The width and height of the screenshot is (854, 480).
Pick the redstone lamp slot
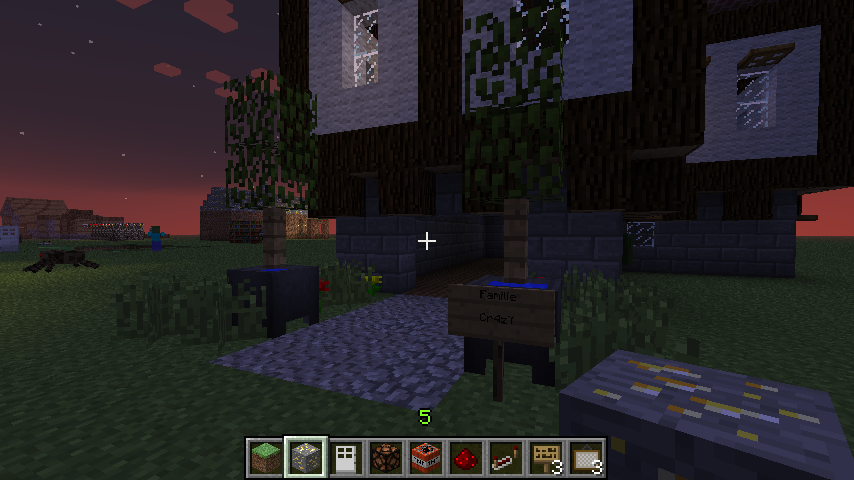[x=386, y=457]
